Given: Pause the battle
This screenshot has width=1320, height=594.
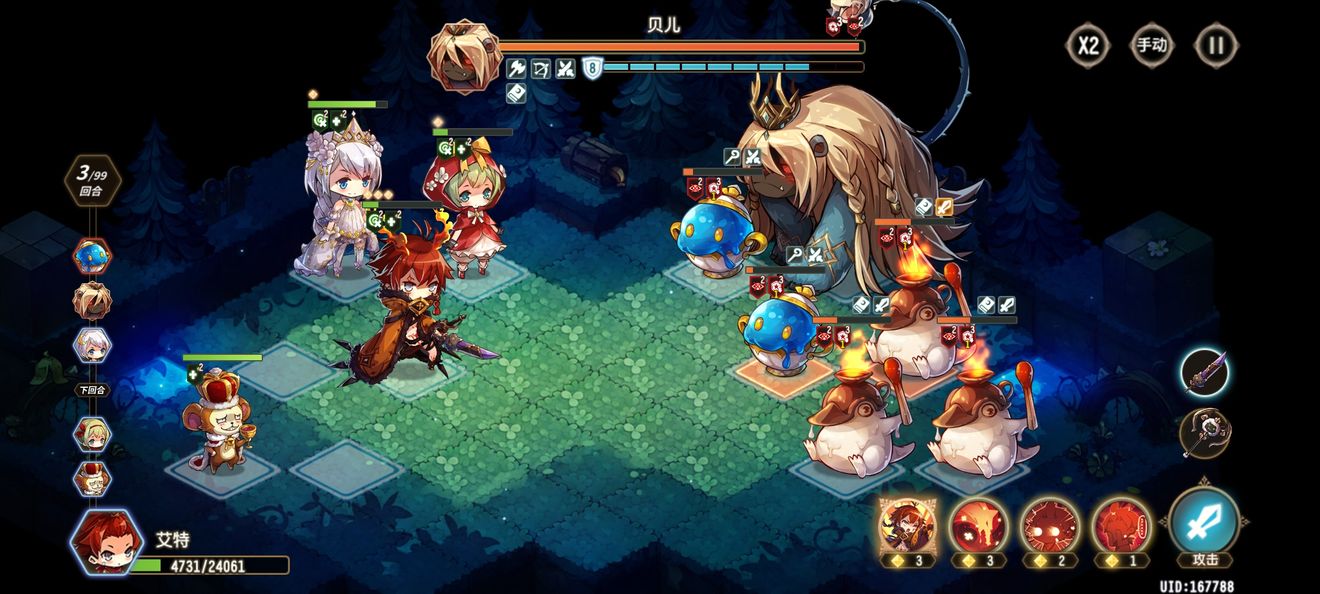Looking at the screenshot, I should (1216, 45).
